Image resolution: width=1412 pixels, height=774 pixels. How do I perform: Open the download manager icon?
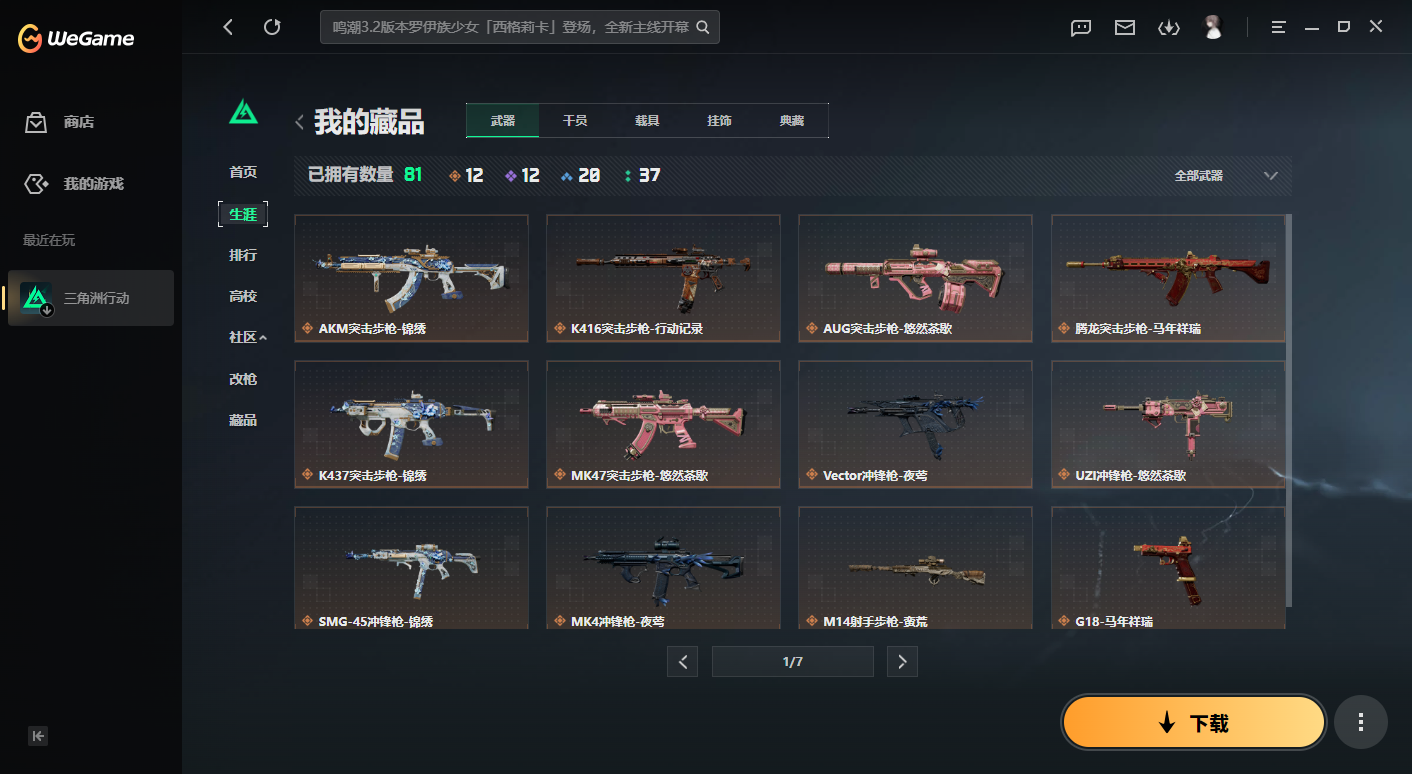point(1169,28)
